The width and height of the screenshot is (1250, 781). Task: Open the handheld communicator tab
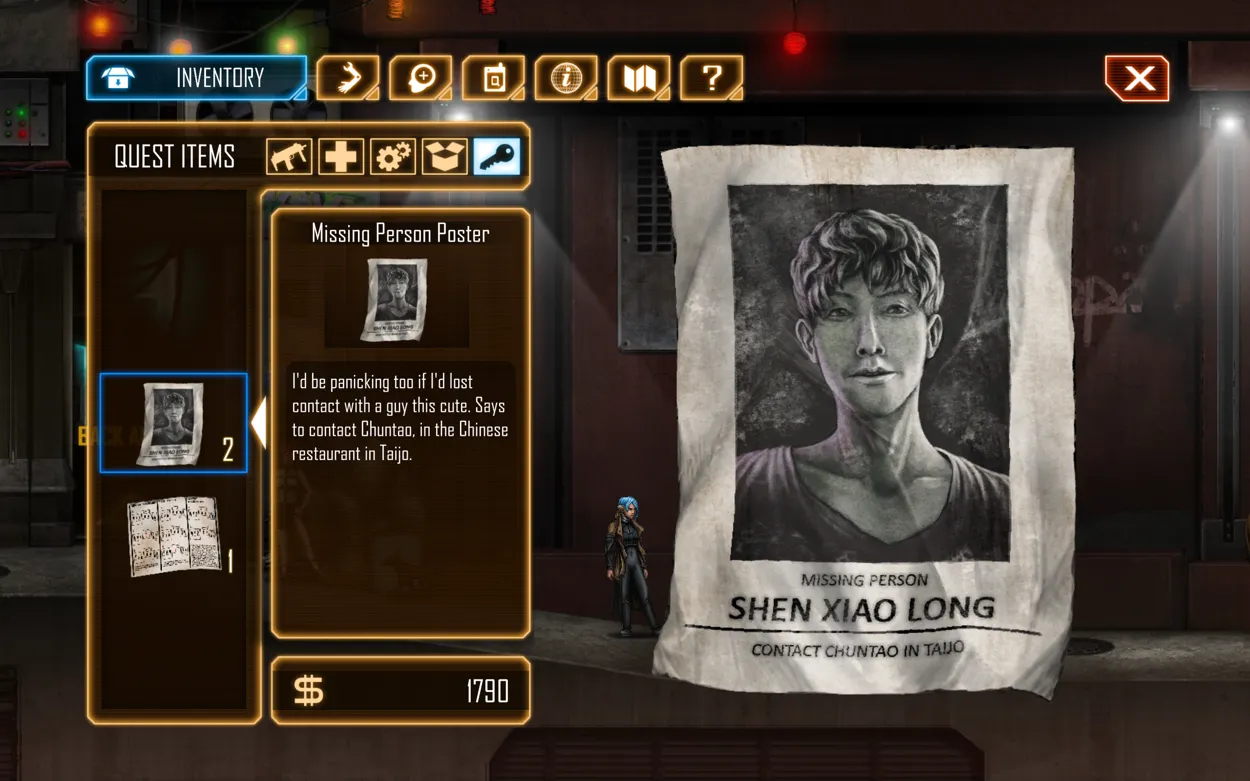click(x=494, y=78)
